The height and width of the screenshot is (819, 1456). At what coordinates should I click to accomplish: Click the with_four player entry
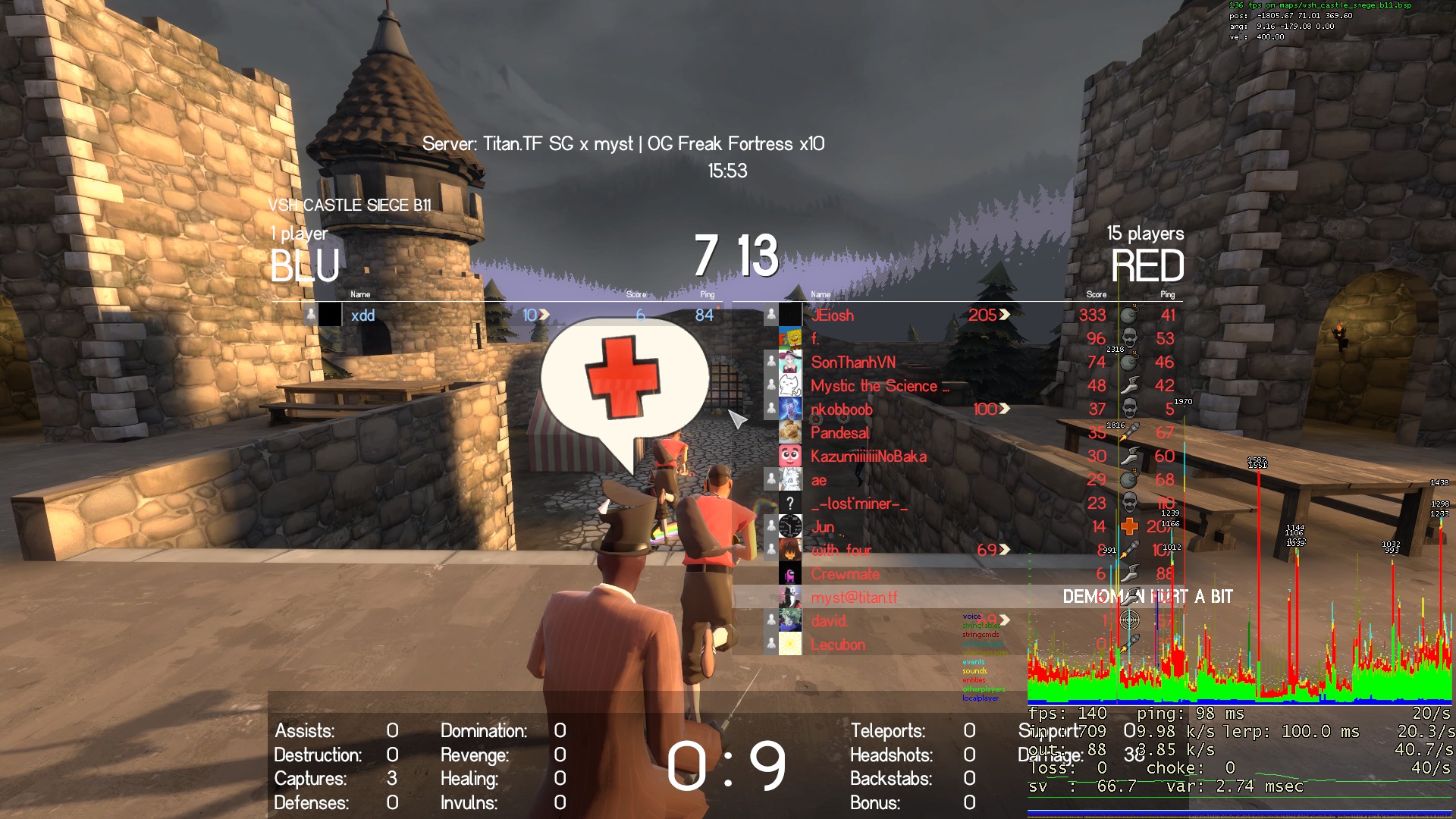point(841,551)
